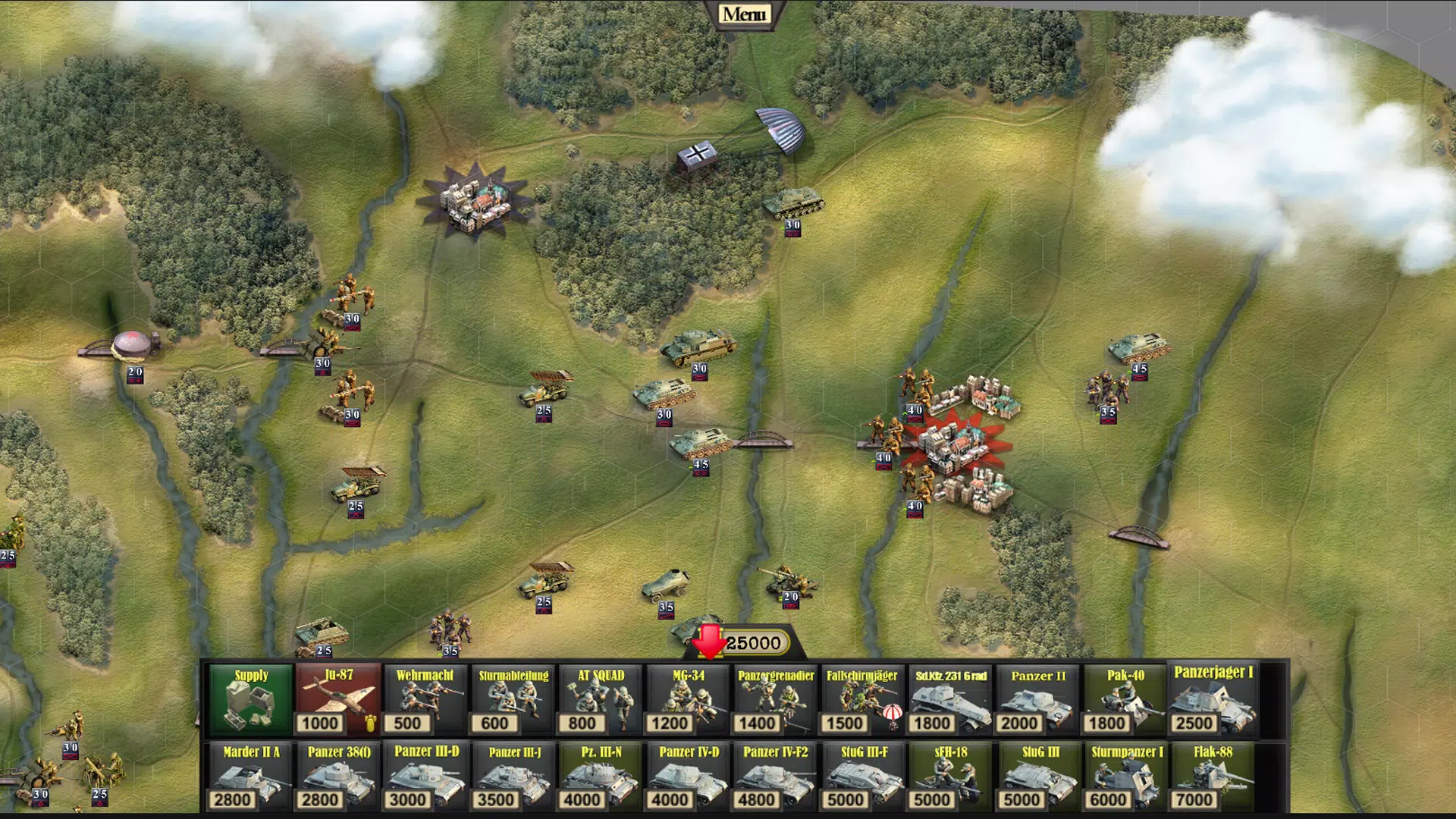This screenshot has width=1456, height=819.
Task: Buy a Wehrmacht infantry unit
Action: [425, 699]
